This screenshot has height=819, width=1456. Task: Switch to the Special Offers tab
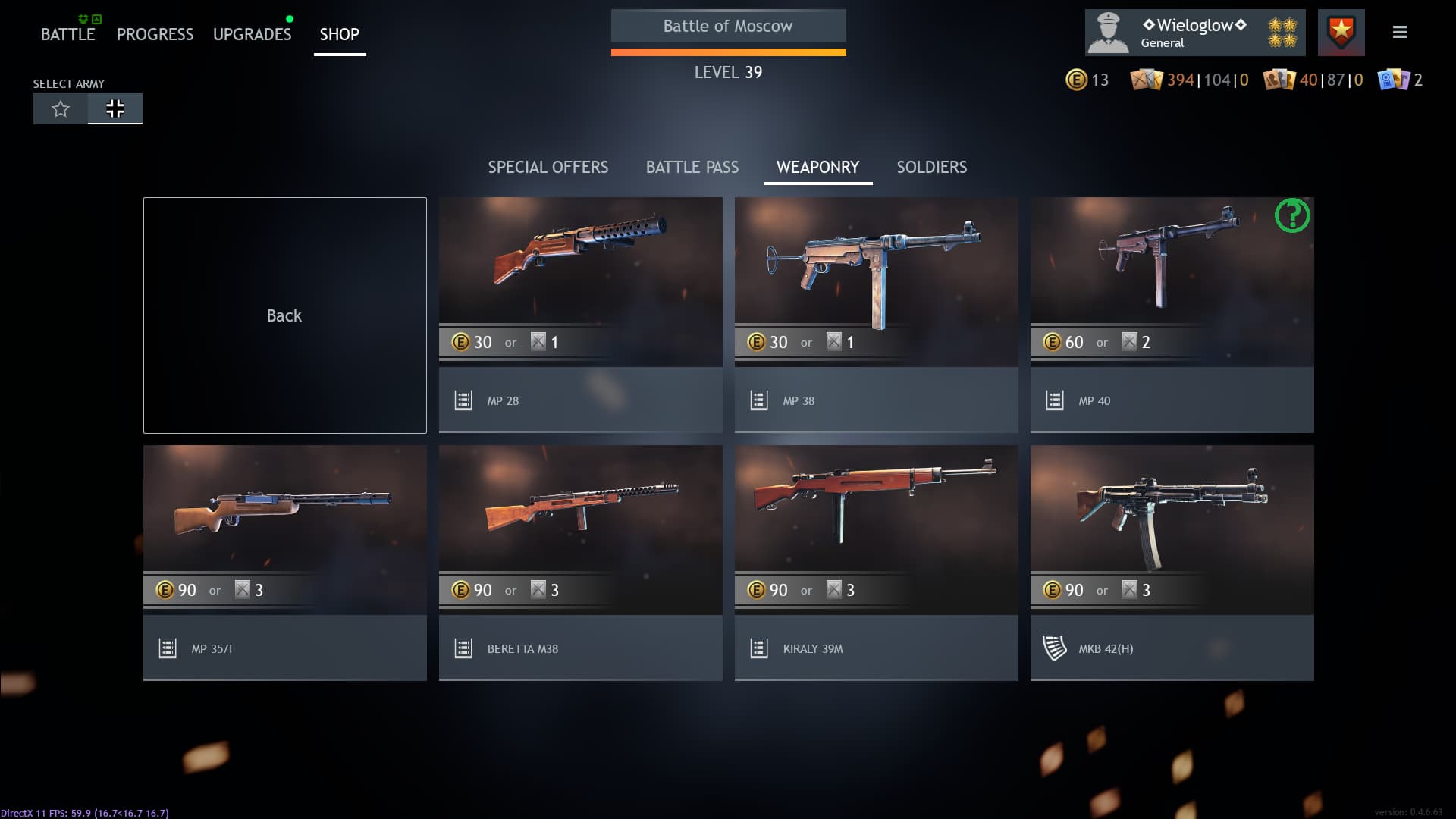(548, 167)
